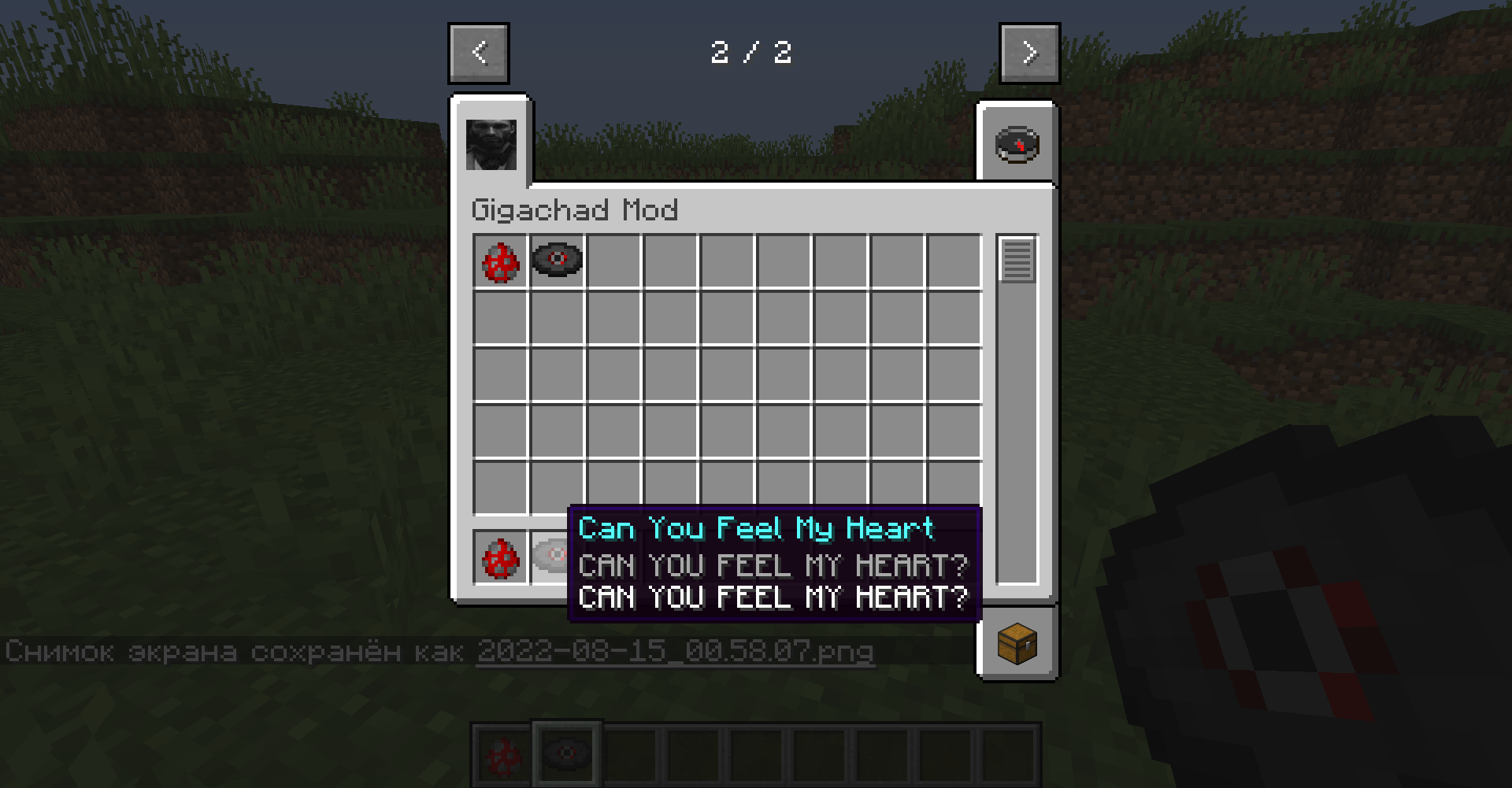Open the compass search panel top right
The width and height of the screenshot is (1512, 788).
1016,143
